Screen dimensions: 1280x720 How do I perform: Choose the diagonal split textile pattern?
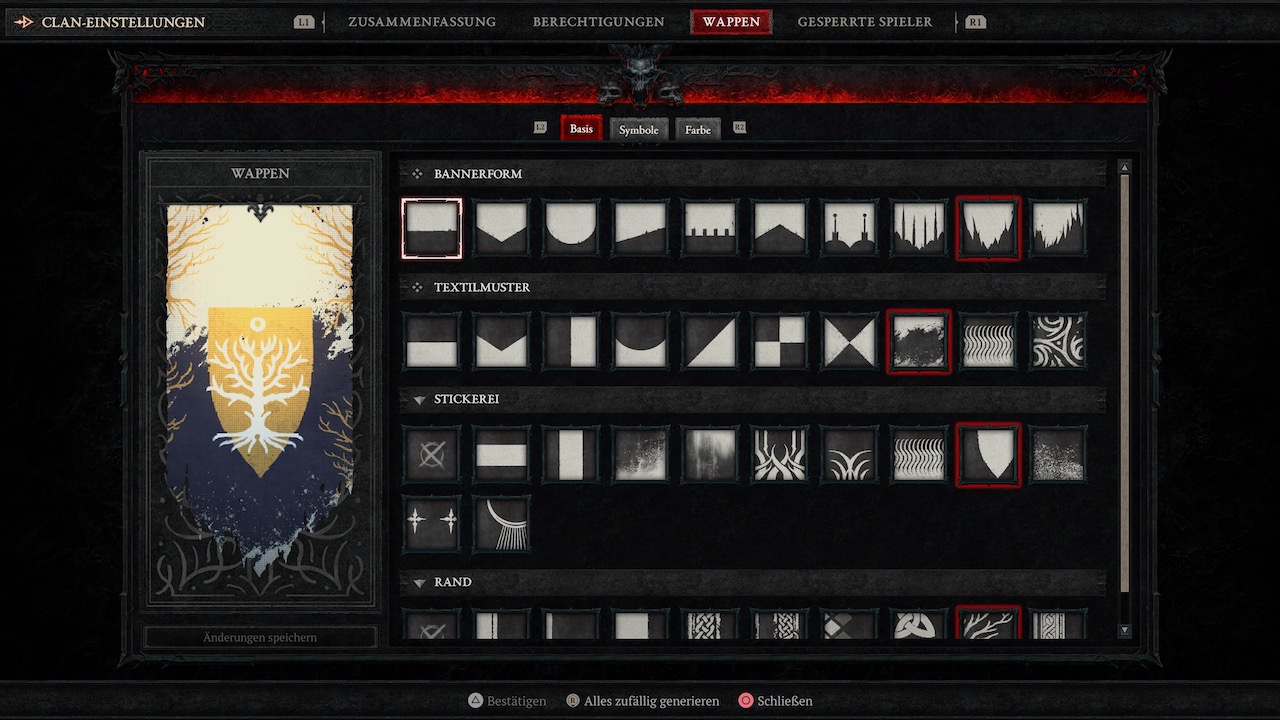tap(710, 341)
